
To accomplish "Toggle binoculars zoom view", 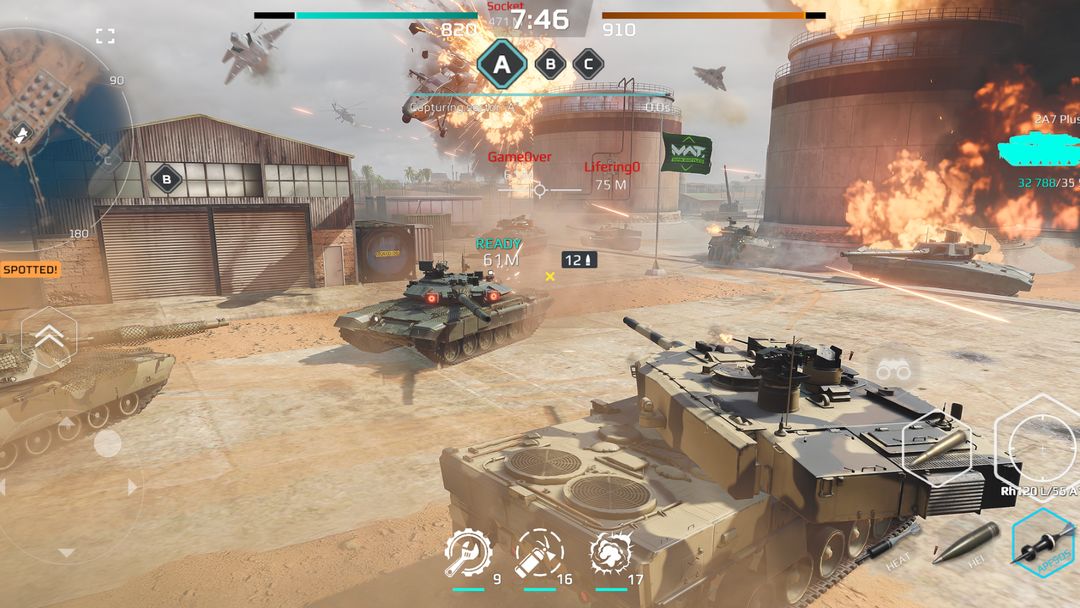I will [893, 369].
